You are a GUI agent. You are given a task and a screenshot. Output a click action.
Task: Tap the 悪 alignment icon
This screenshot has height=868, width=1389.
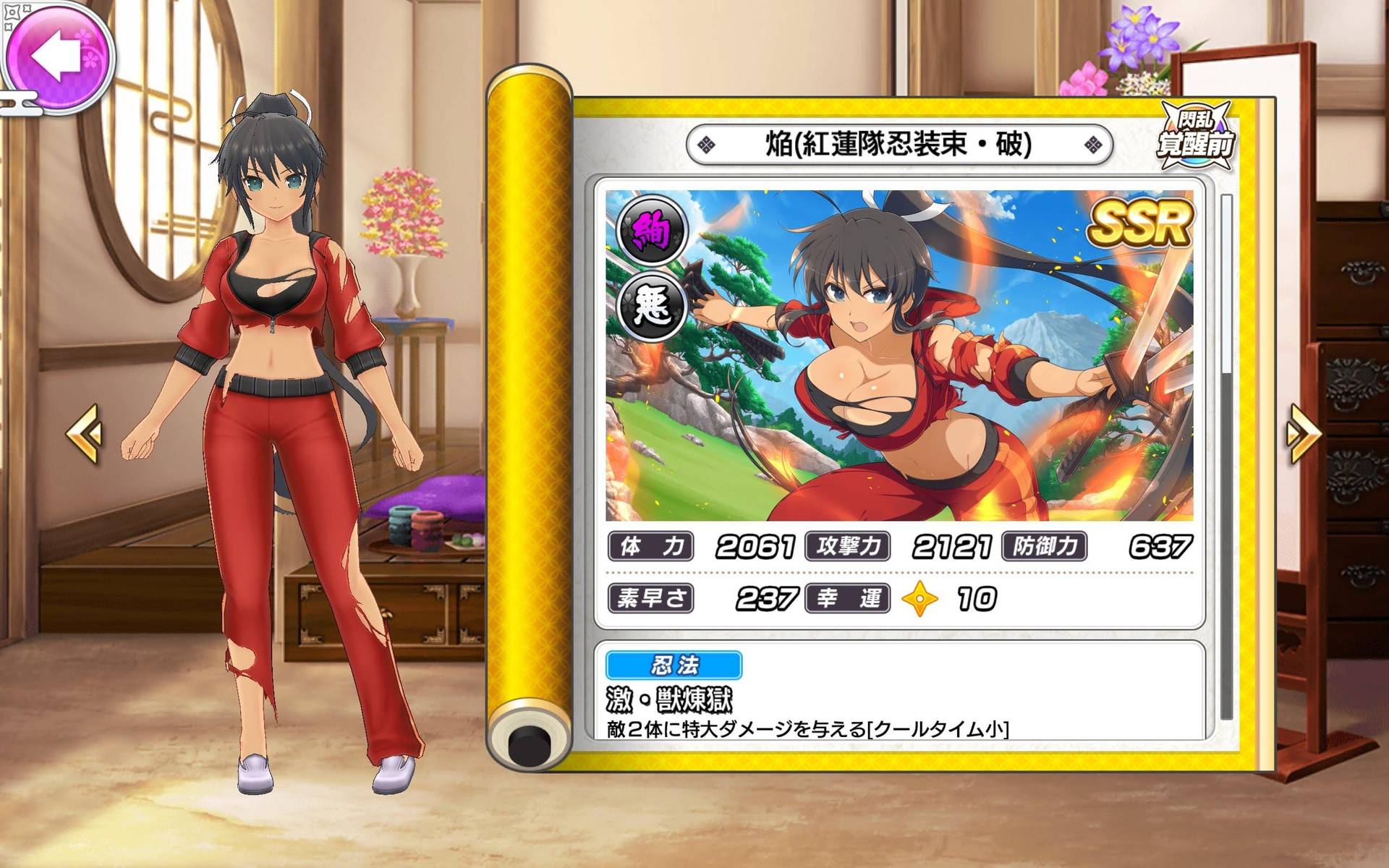tap(651, 306)
